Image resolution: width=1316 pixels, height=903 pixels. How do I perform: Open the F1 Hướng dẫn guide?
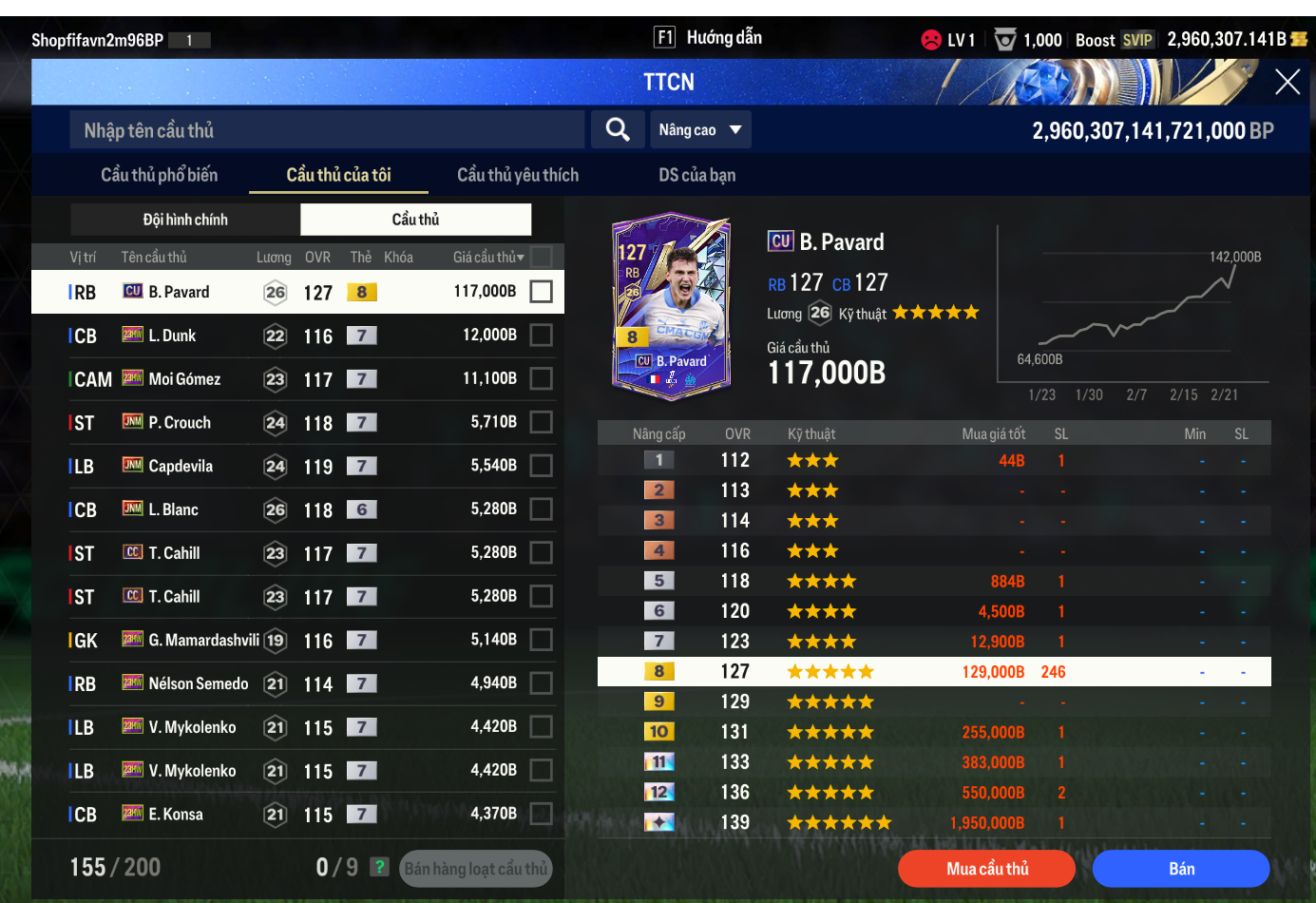pyautogui.click(x=708, y=38)
